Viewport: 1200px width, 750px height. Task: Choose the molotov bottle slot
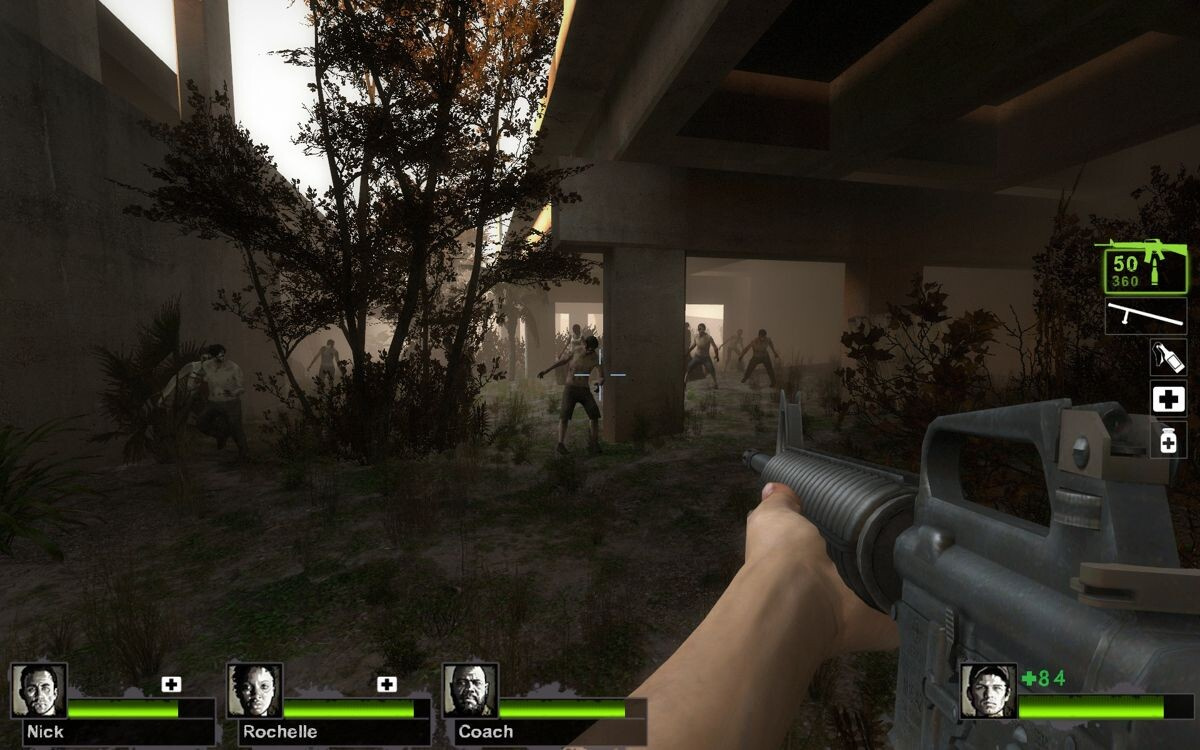[1168, 357]
